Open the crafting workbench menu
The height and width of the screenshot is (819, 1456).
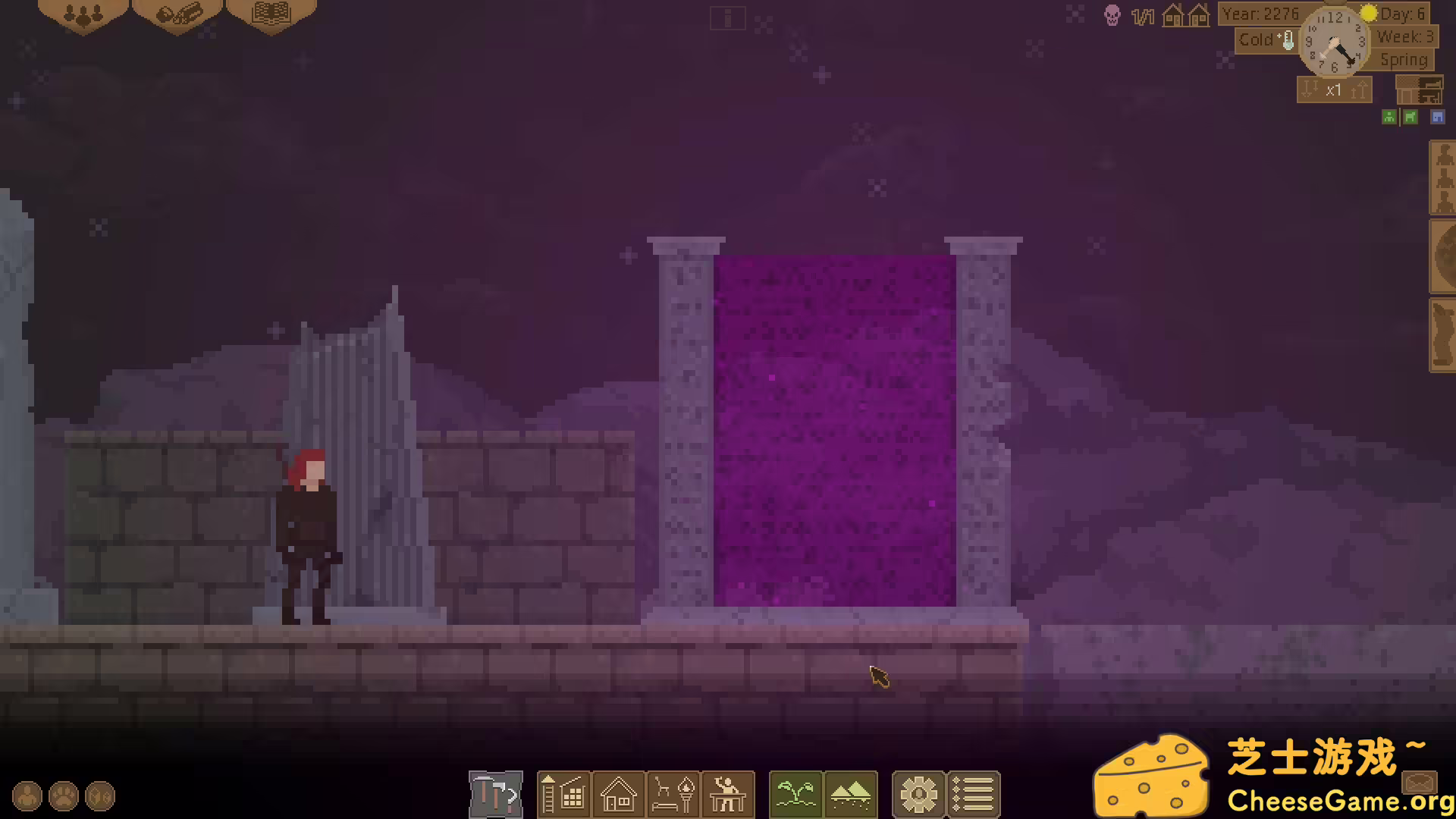click(728, 795)
